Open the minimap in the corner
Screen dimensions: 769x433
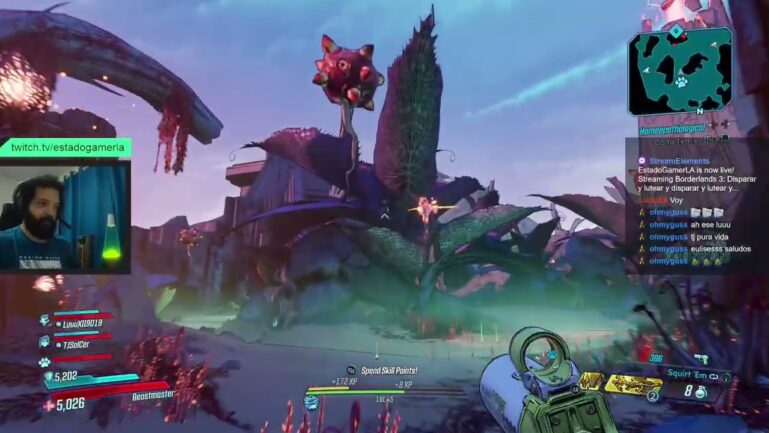[679, 70]
